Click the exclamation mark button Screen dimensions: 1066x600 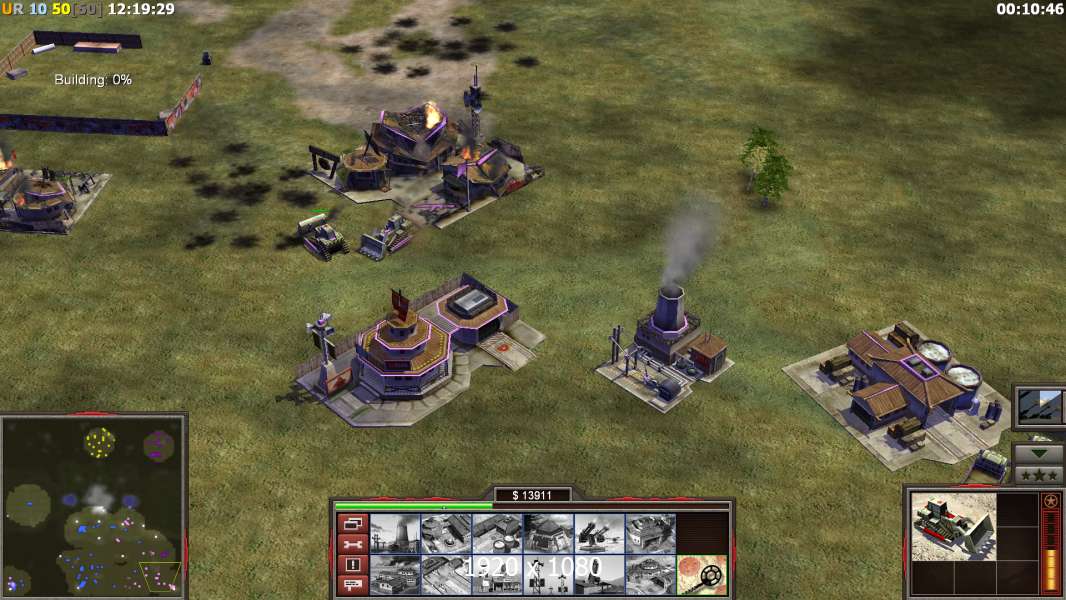[x=352, y=565]
